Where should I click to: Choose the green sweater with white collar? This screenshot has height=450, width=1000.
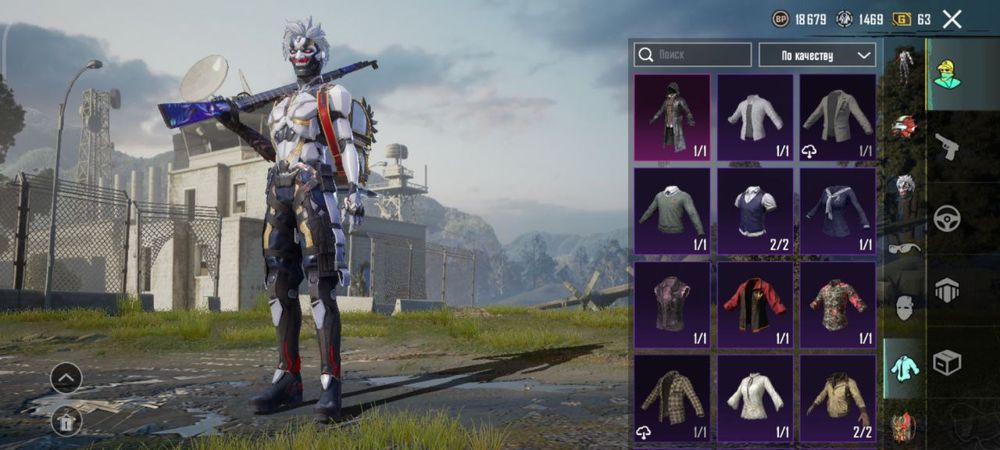point(672,211)
